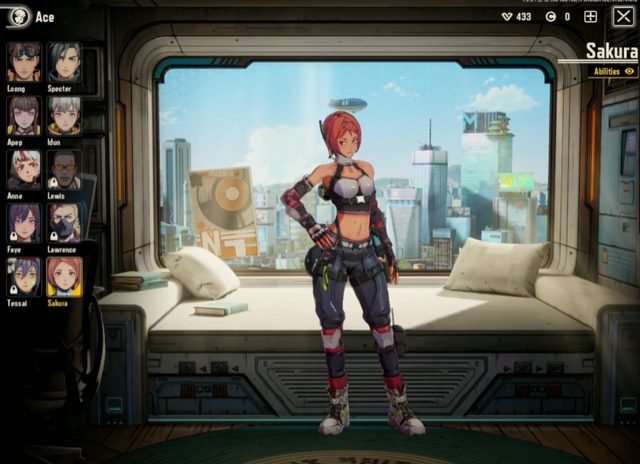Choose the locked Tessai portrait
The width and height of the screenshot is (640, 464).
pyautogui.click(x=24, y=277)
